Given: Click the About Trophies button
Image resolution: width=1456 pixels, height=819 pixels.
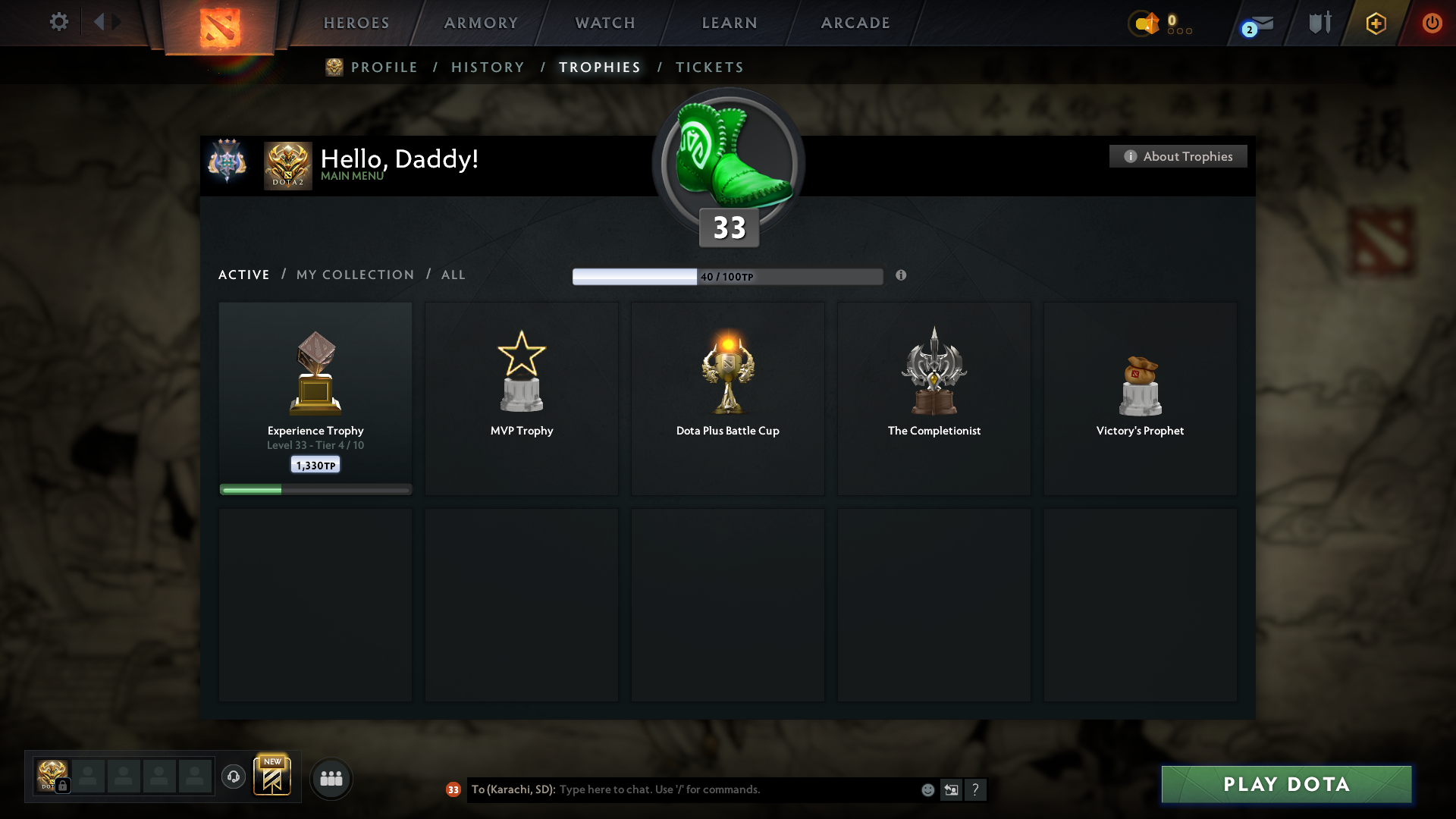Looking at the screenshot, I should click(1178, 156).
